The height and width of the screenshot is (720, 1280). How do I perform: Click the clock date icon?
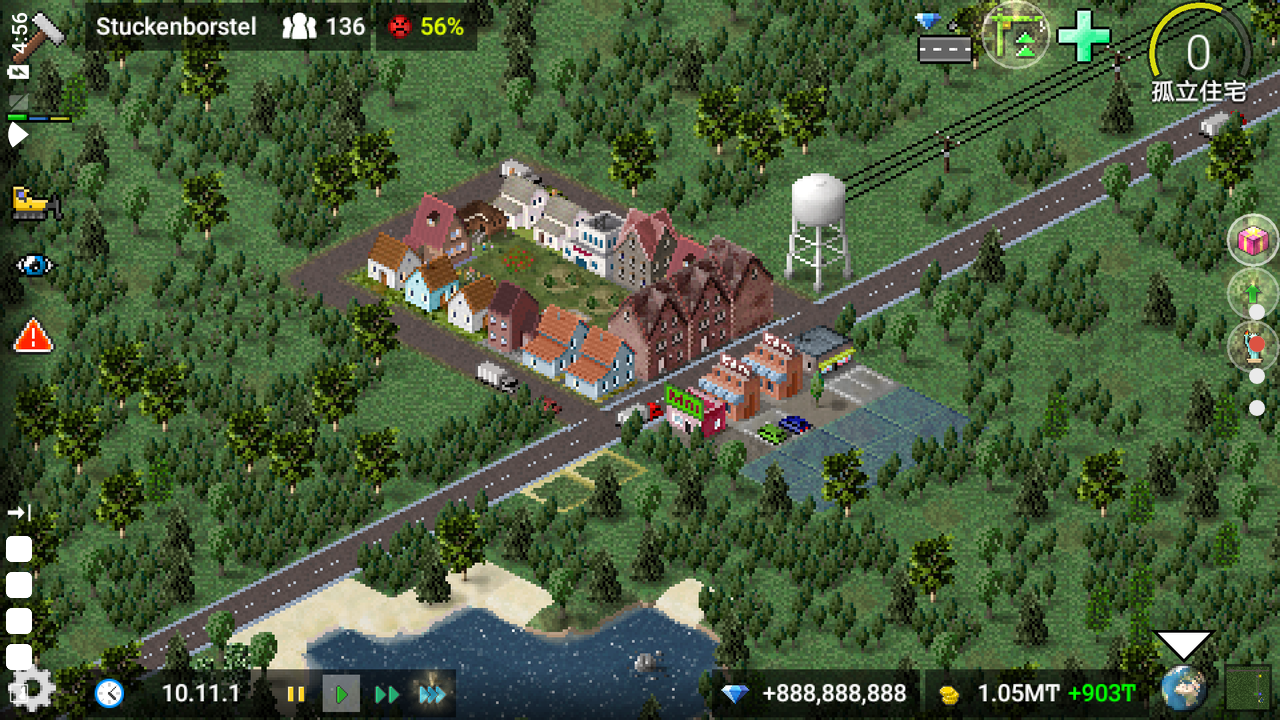pyautogui.click(x=109, y=693)
